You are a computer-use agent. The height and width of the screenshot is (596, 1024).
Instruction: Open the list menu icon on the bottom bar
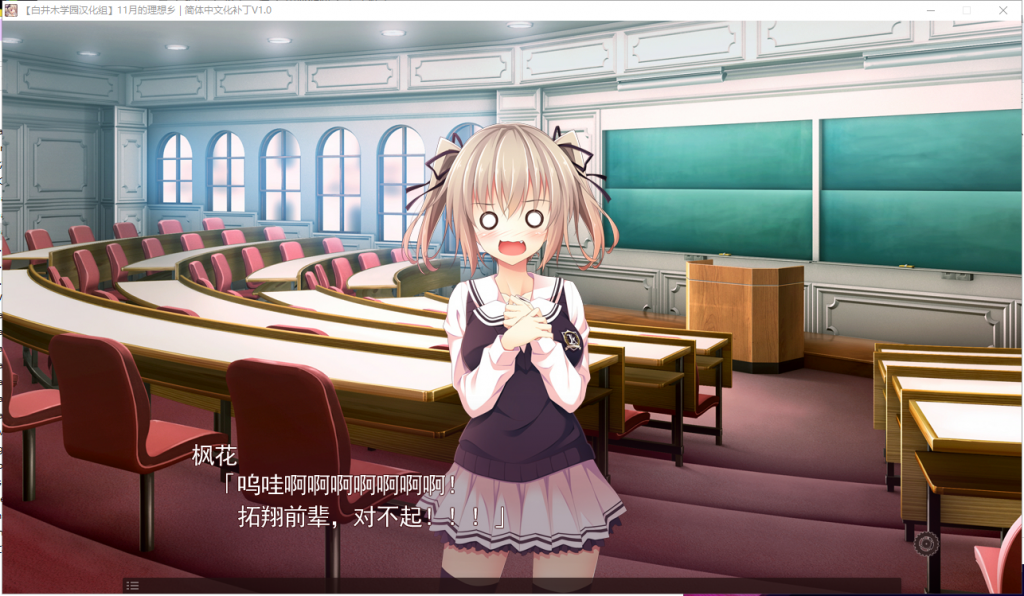pyautogui.click(x=133, y=585)
